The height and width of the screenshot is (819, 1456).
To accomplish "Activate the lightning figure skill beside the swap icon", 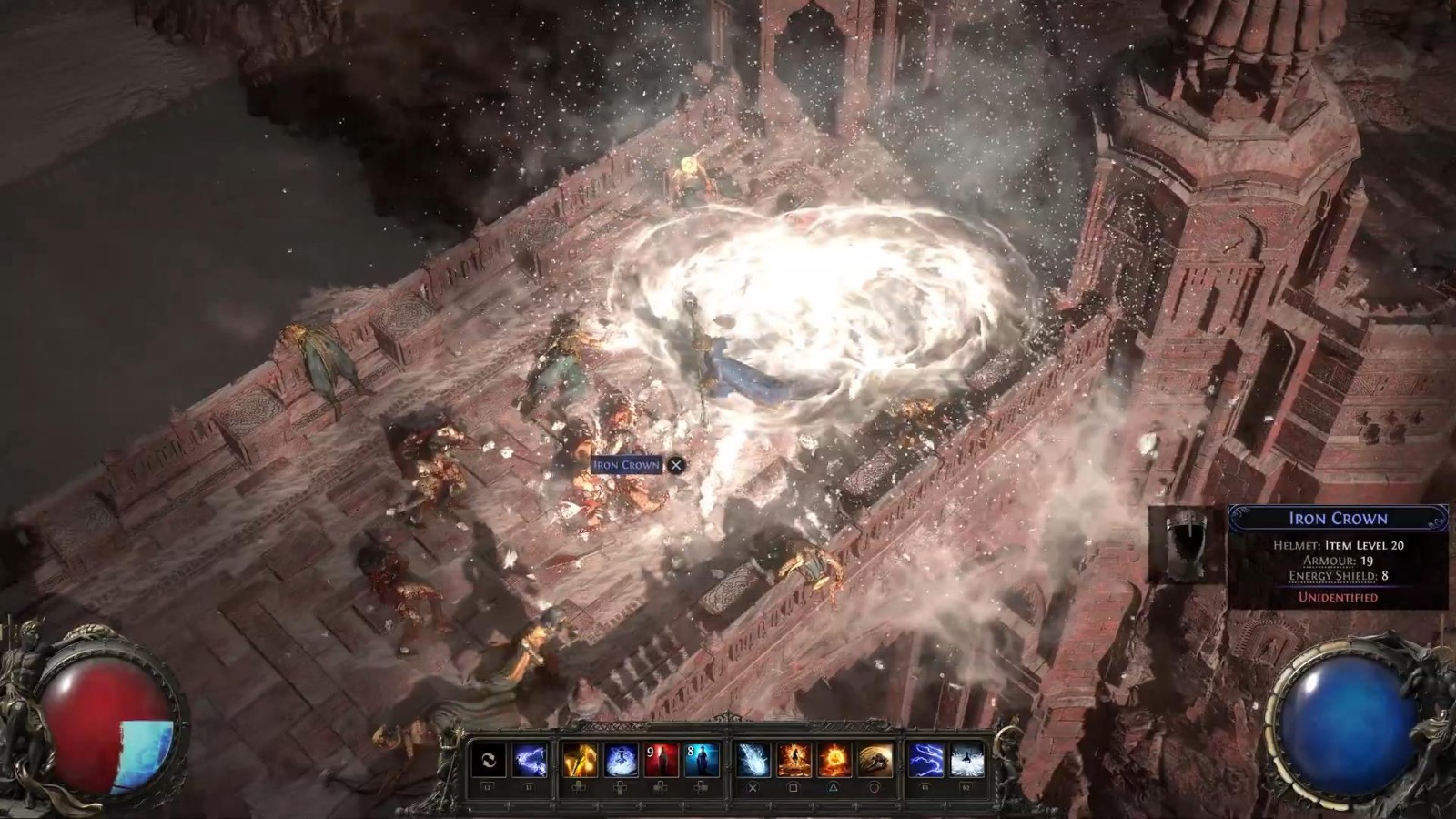I will tap(530, 761).
